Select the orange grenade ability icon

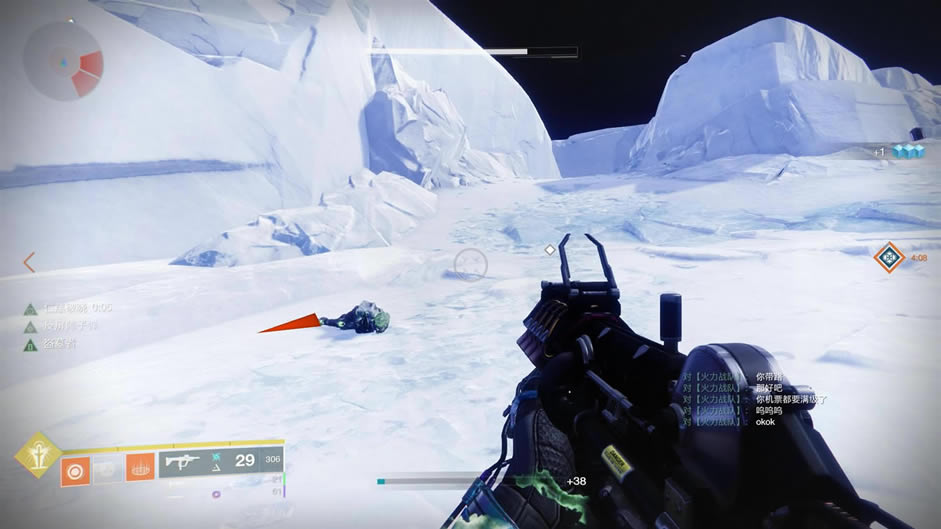[x=75, y=468]
